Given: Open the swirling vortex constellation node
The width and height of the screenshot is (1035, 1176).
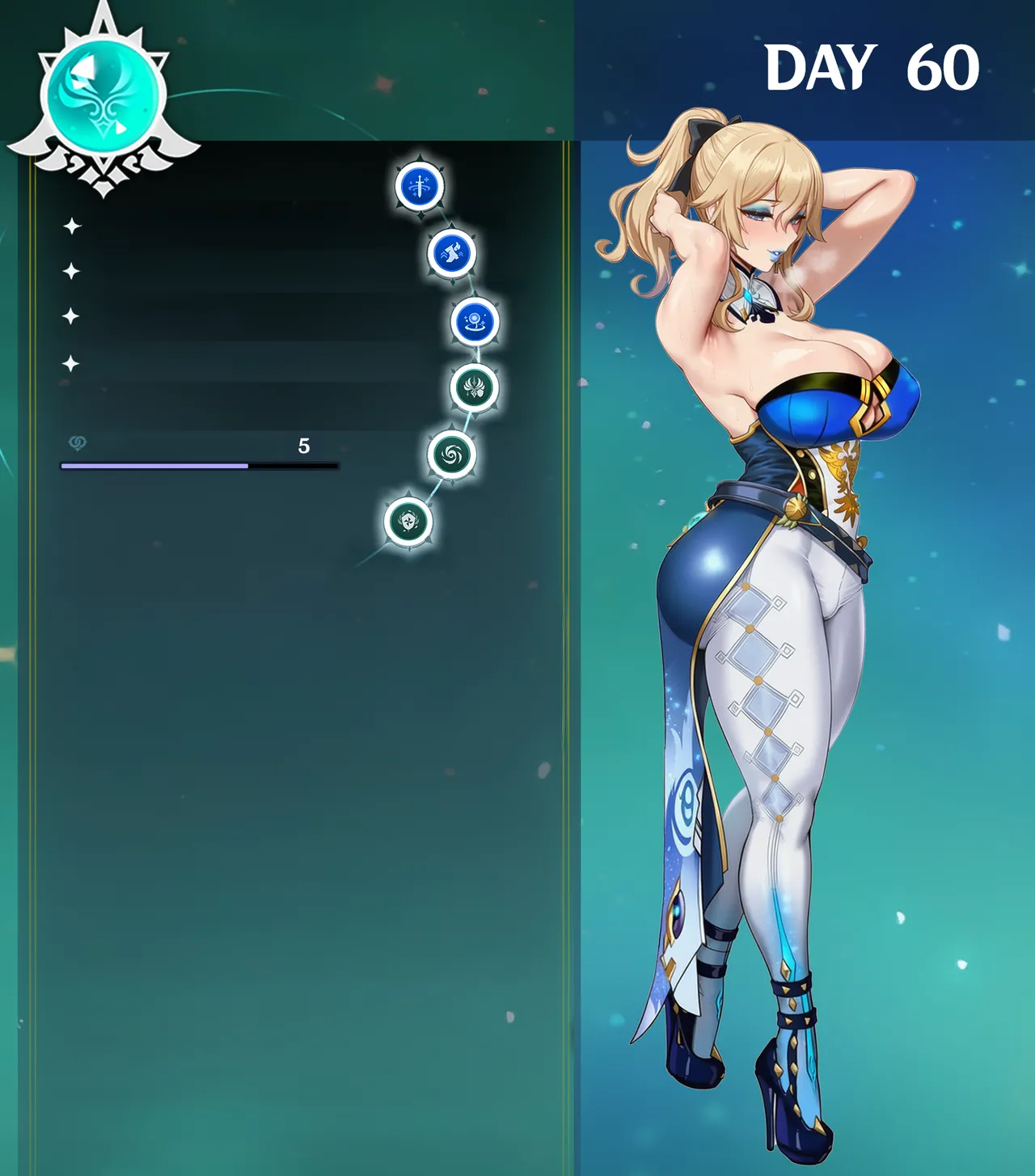Looking at the screenshot, I should (x=451, y=455).
